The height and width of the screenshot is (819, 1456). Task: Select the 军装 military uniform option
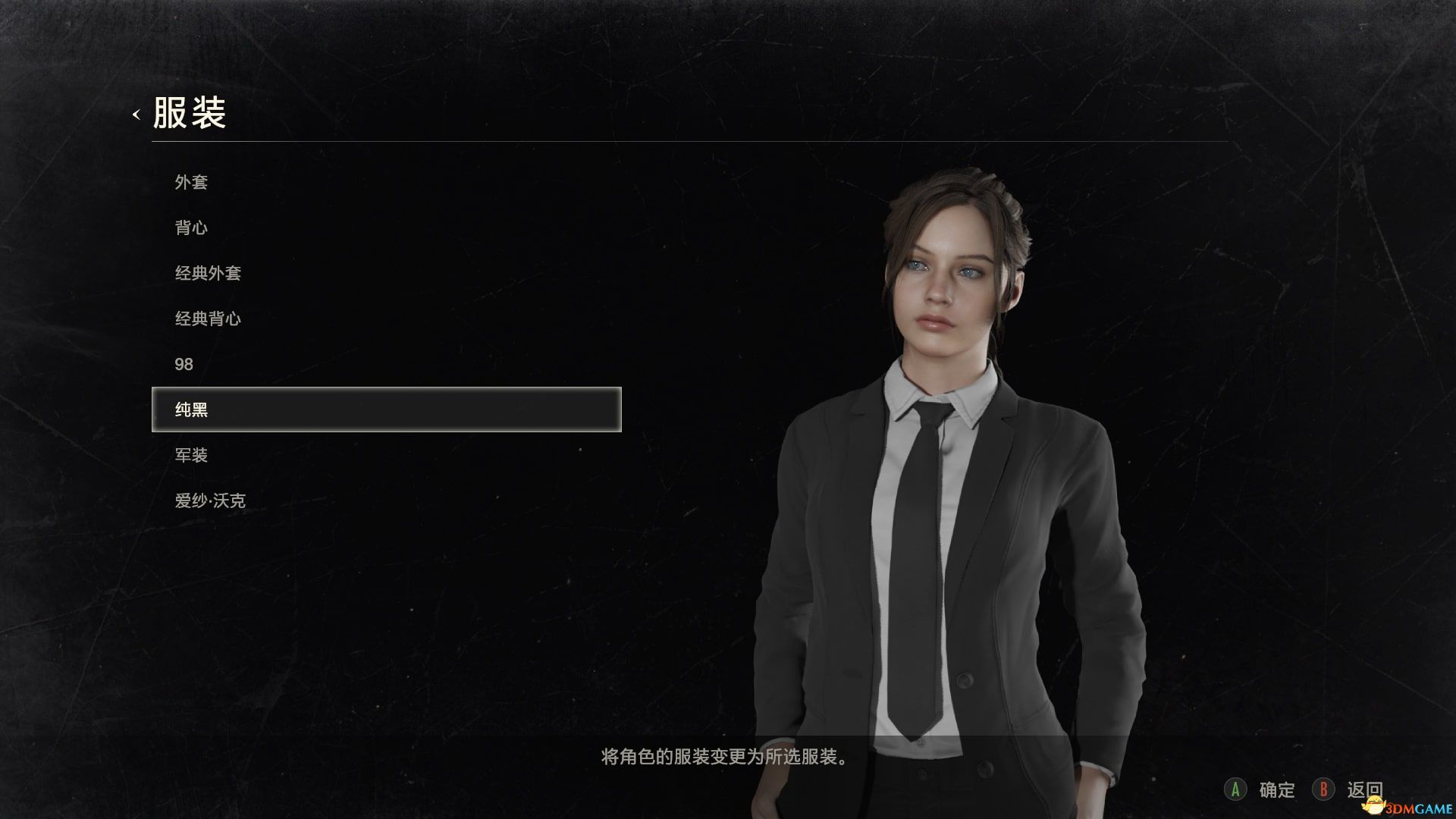(x=191, y=455)
